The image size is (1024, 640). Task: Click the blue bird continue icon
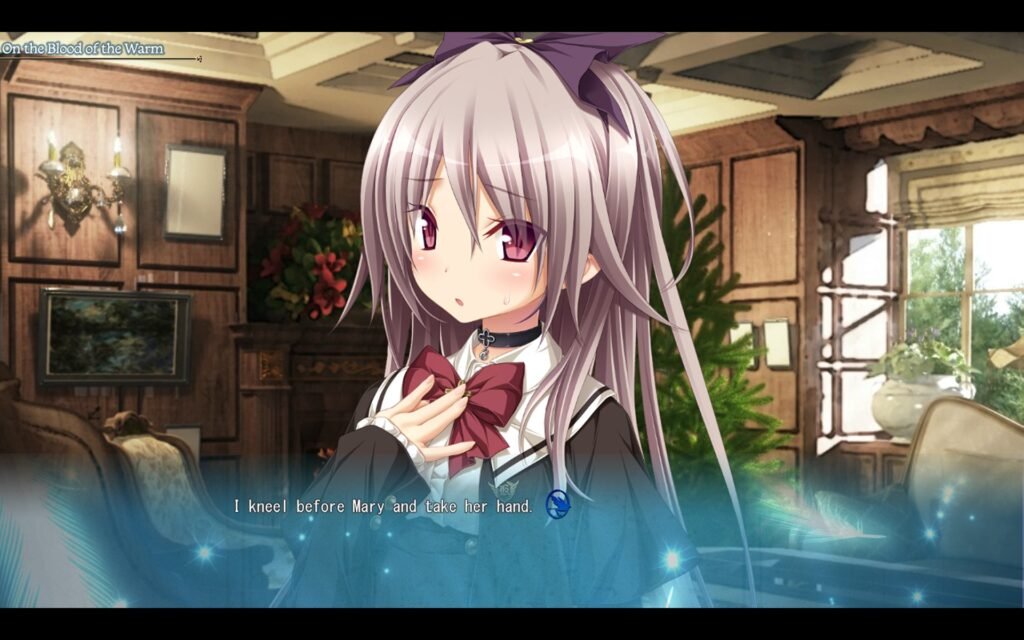pos(558,506)
